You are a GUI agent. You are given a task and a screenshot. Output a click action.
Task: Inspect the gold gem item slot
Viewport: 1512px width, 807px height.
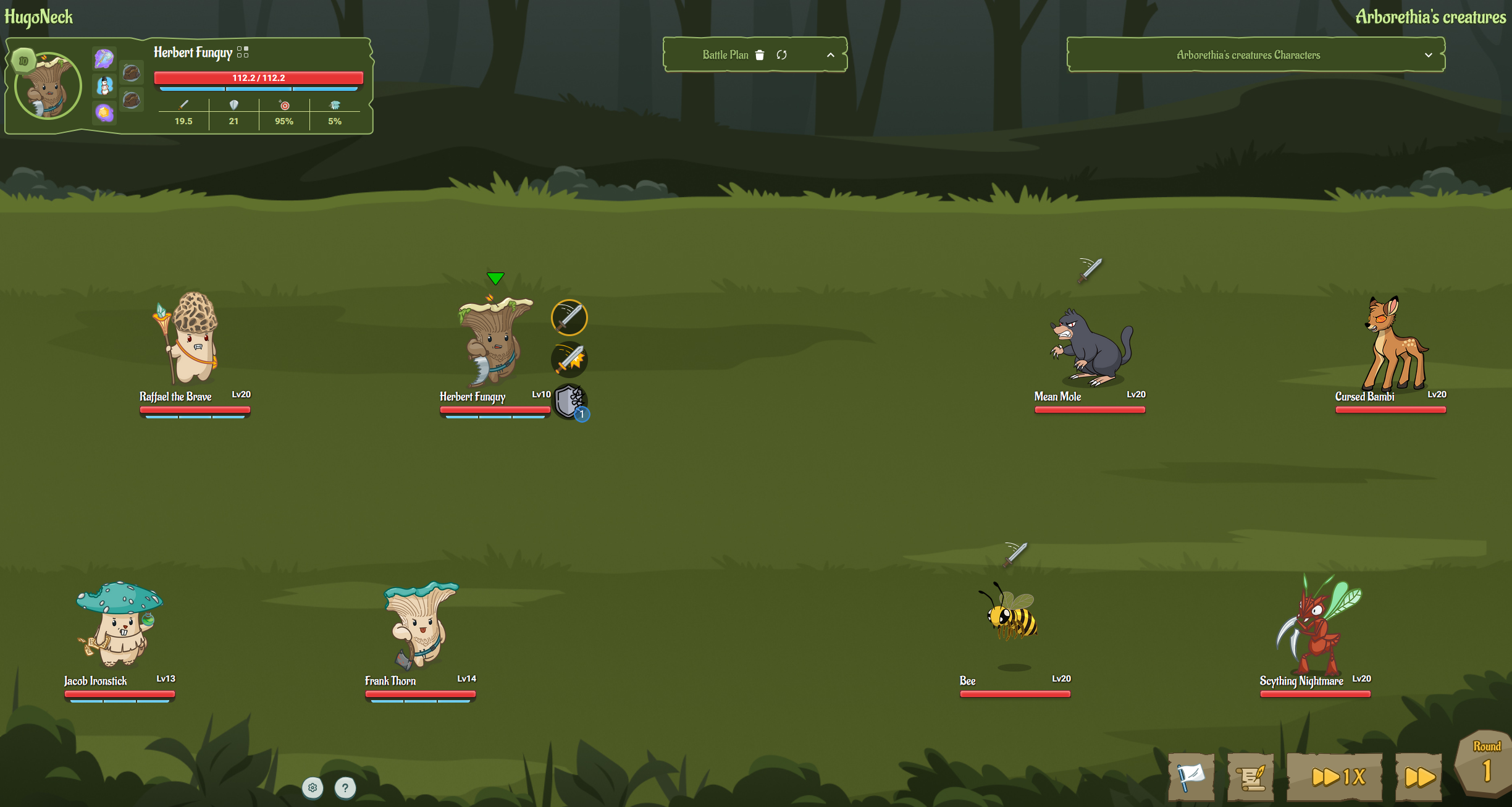(104, 112)
